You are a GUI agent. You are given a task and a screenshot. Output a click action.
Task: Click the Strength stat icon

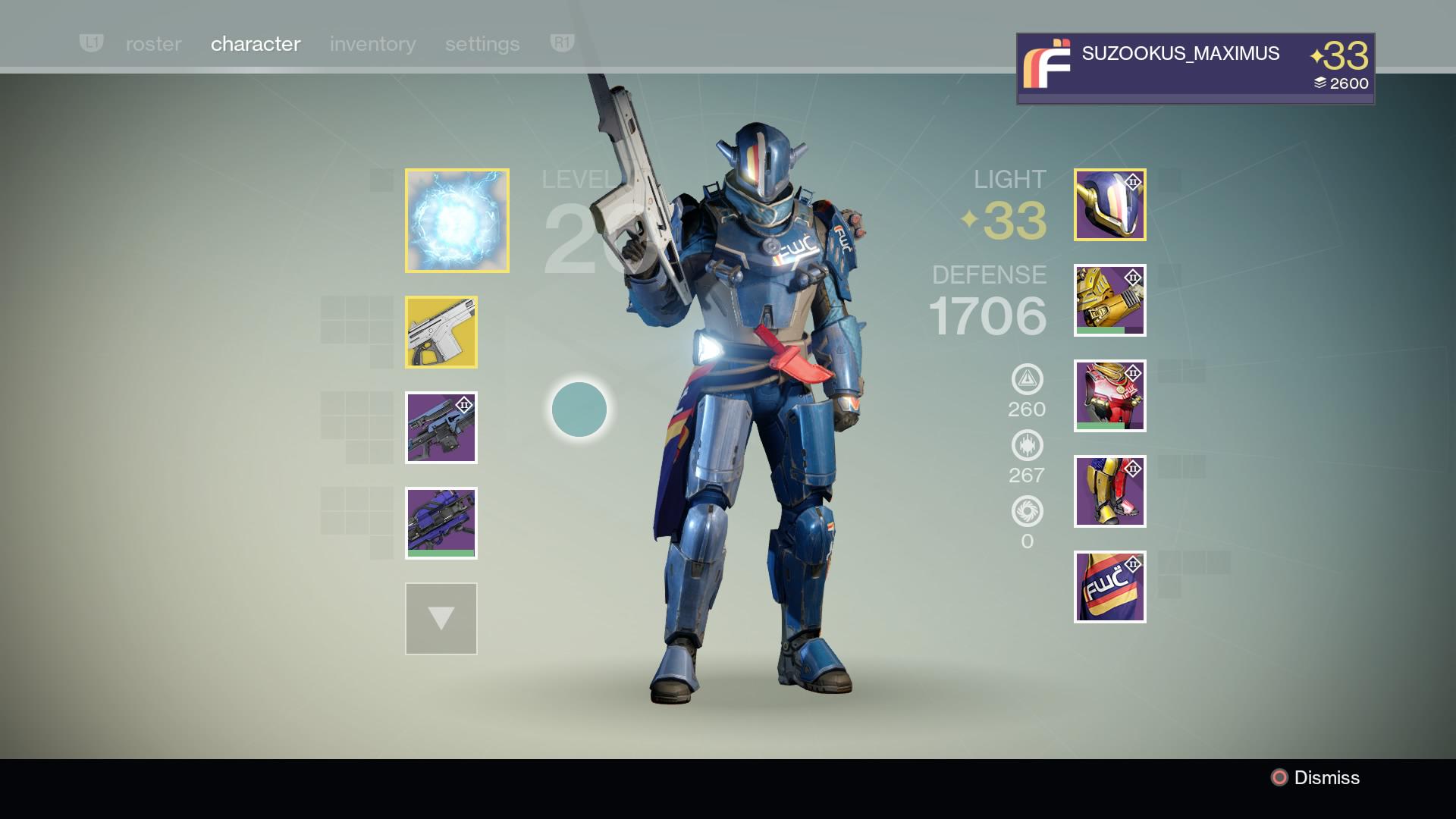1026,446
